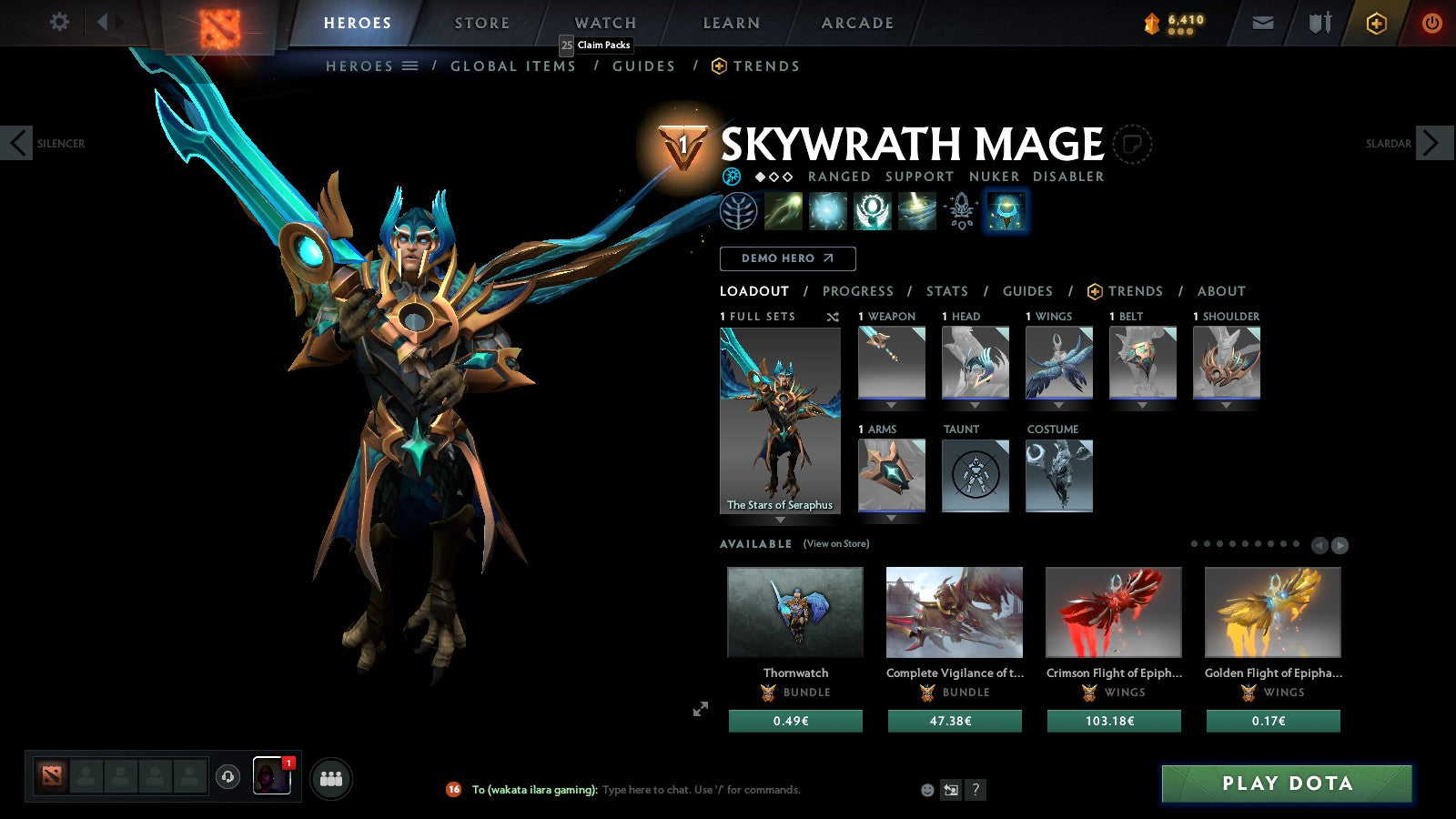Screen dimensions: 1456x819
Task: Open next page of available items
Action: 1339,546
